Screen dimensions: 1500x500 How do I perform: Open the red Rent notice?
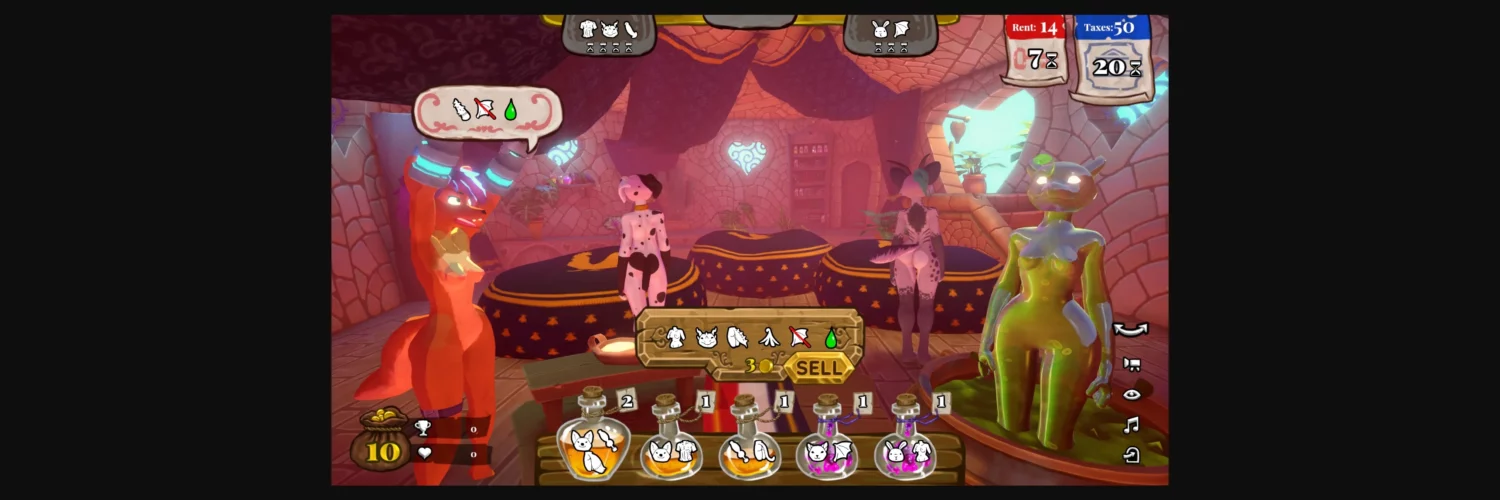coord(1036,50)
